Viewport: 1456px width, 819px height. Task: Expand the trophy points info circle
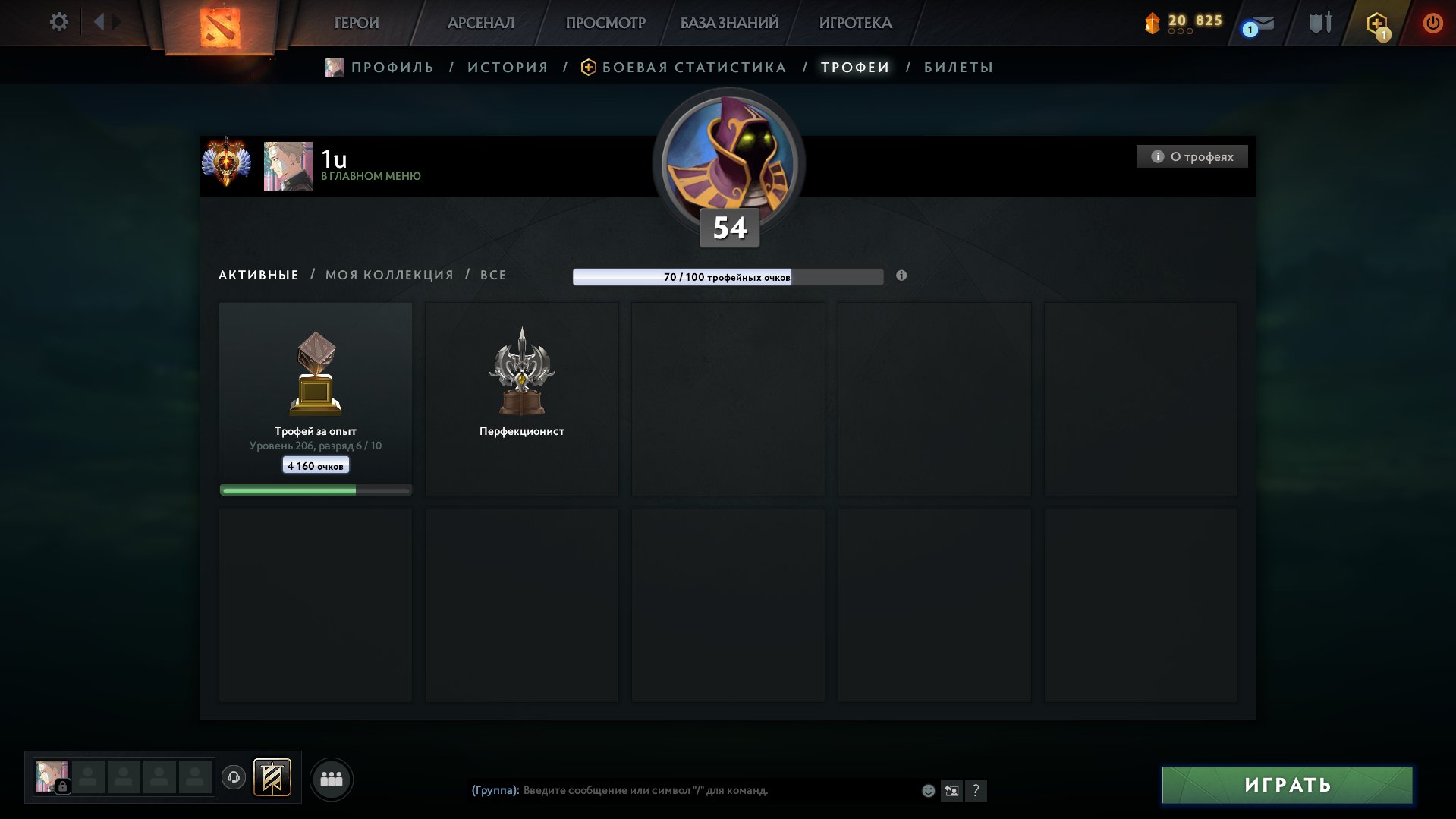(901, 276)
